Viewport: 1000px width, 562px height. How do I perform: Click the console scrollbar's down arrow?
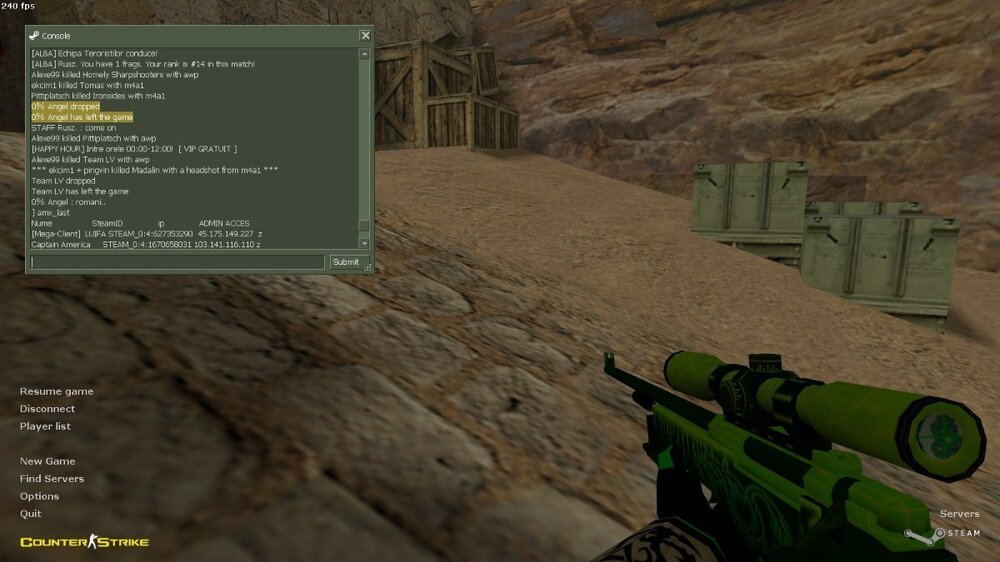364,243
